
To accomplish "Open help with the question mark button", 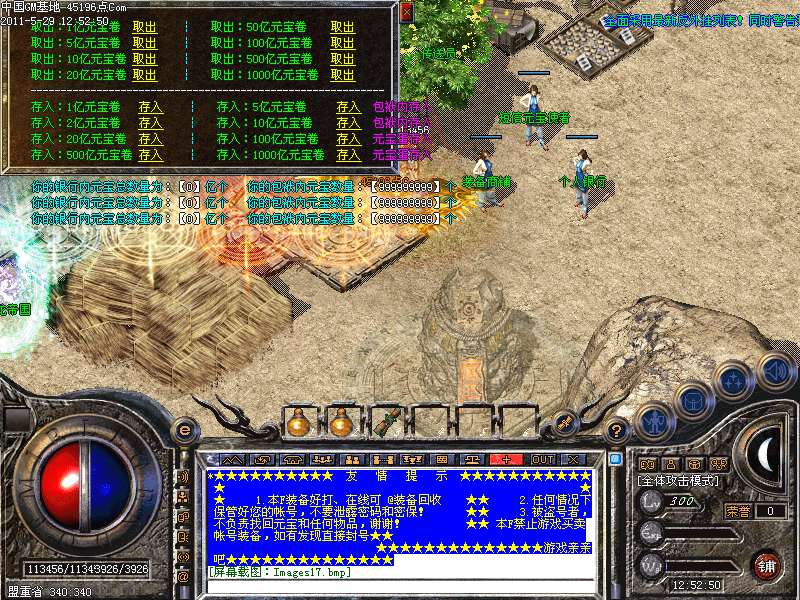I will pos(617,432).
